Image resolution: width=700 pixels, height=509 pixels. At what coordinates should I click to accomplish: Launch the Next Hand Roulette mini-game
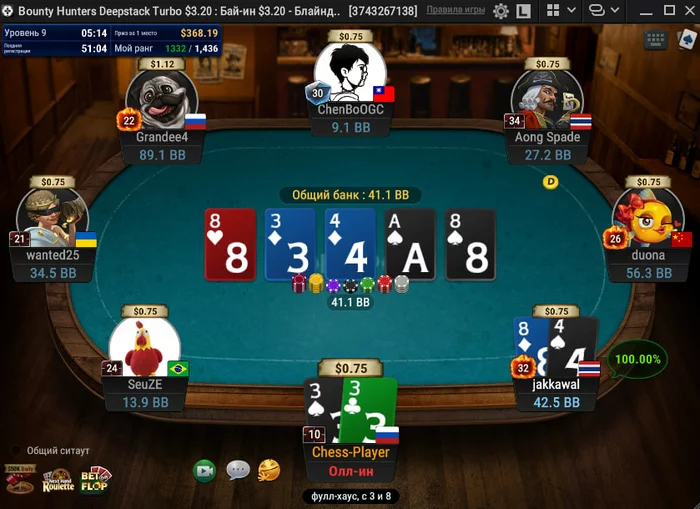[x=58, y=480]
